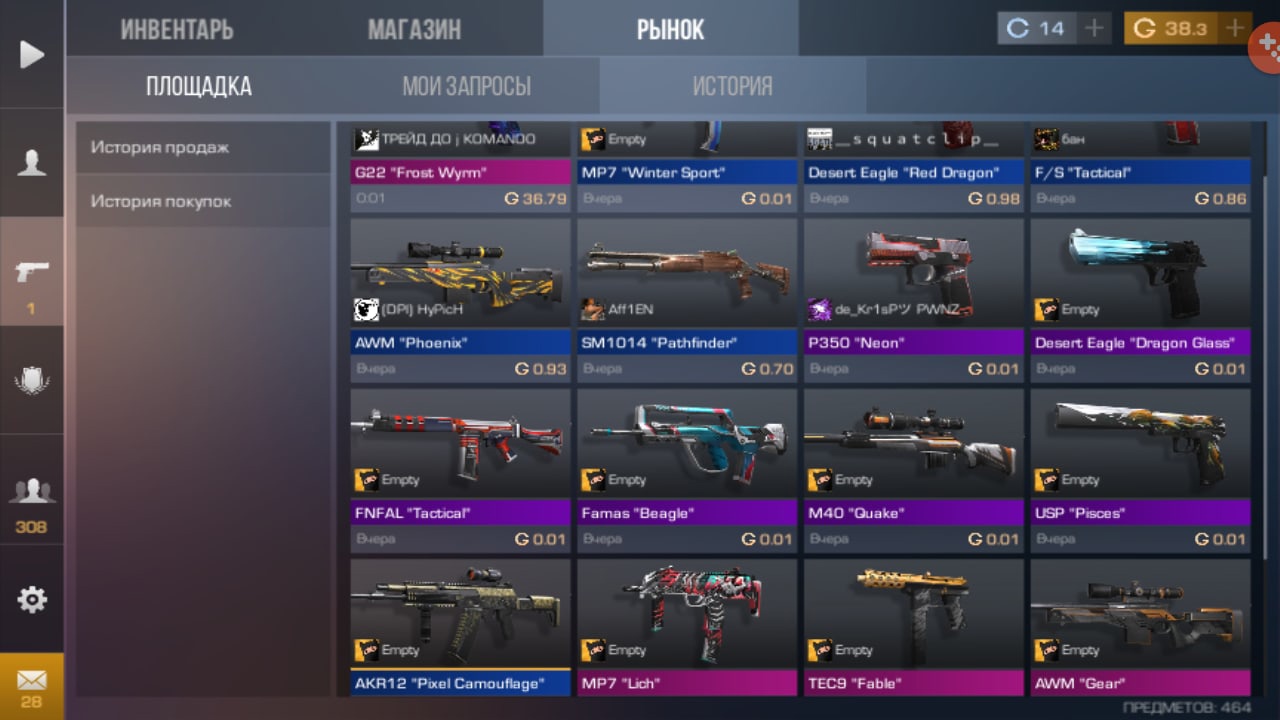Open the Магазин tab

point(414,29)
